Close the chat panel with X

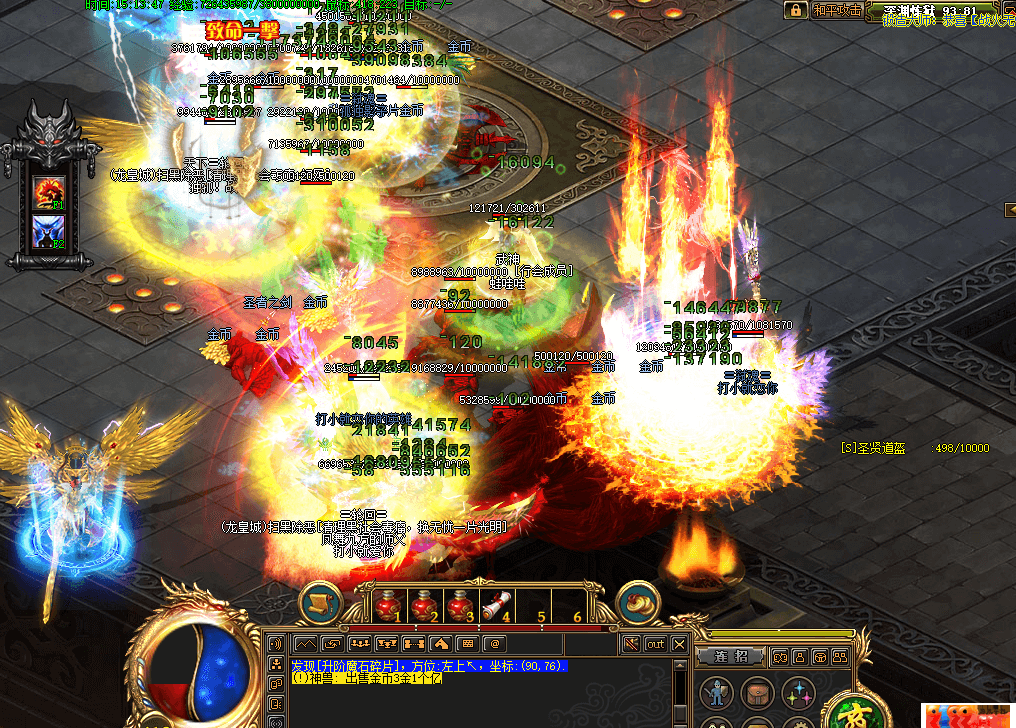[x=680, y=644]
